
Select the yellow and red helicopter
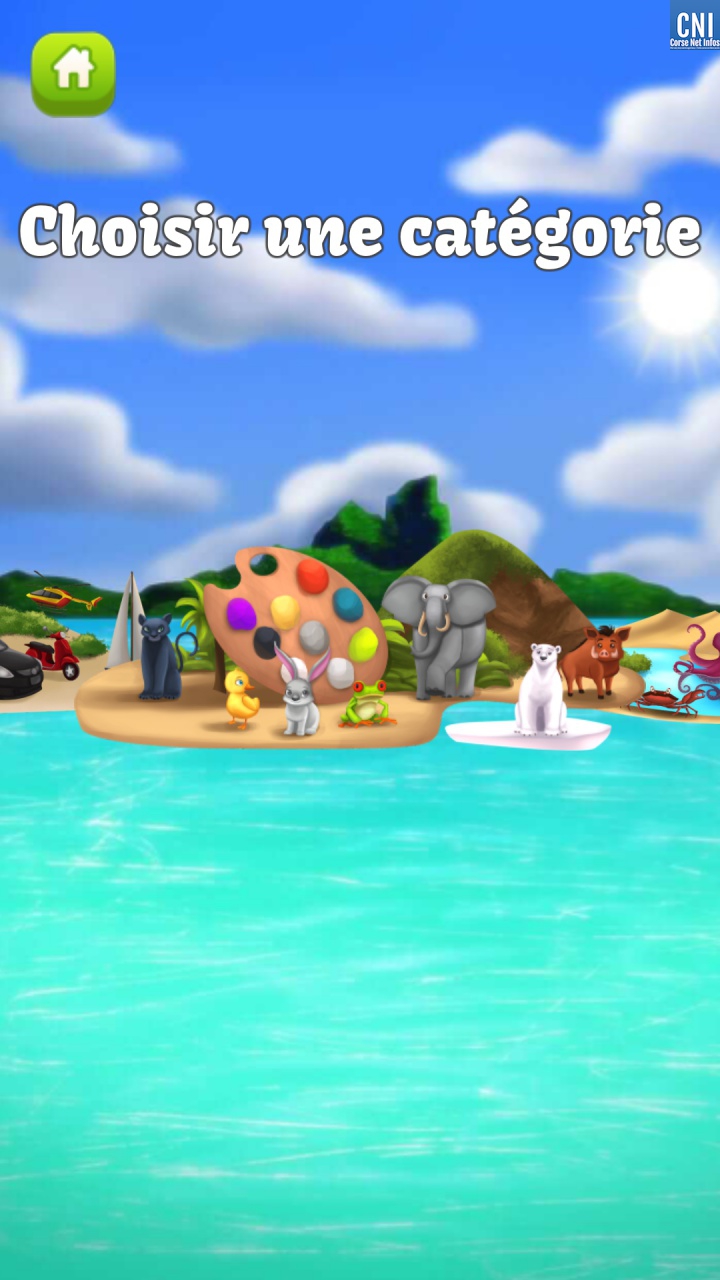coord(62,597)
